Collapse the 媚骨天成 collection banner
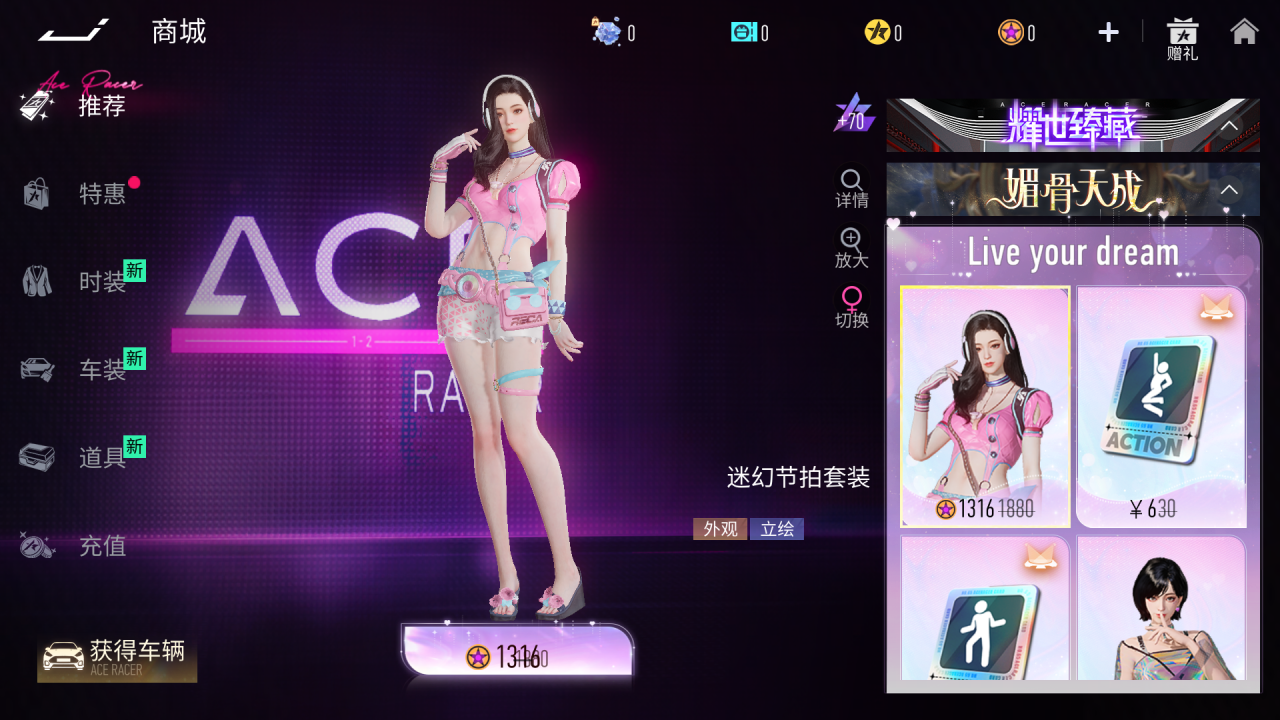The height and width of the screenshot is (720, 1280). click(1229, 190)
